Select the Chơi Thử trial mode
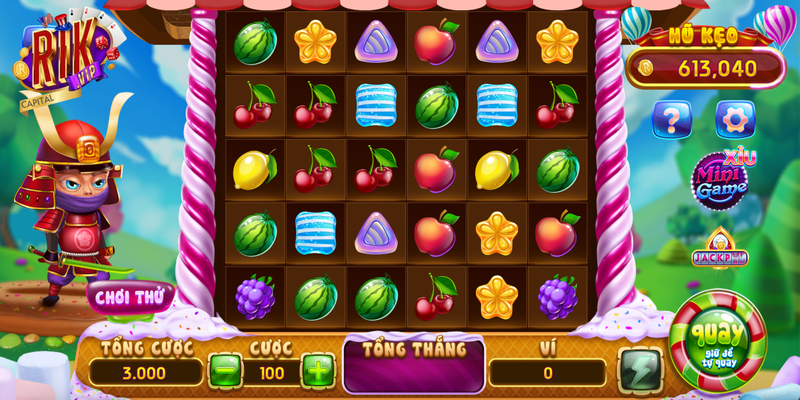This screenshot has width=800, height=400. [130, 297]
